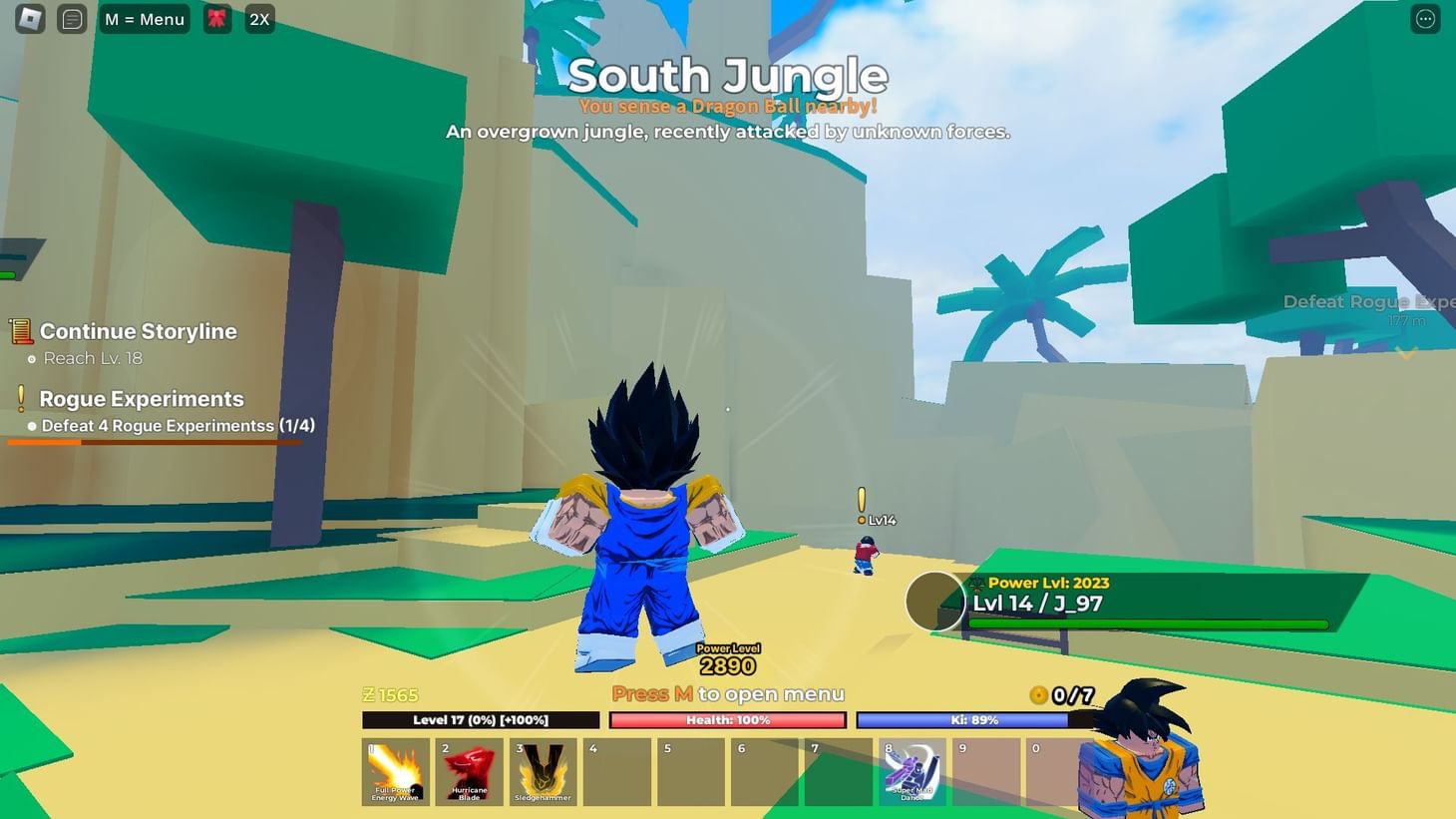1456x819 pixels.
Task: Open the menu via M = Menu button
Action: pyautogui.click(x=144, y=18)
